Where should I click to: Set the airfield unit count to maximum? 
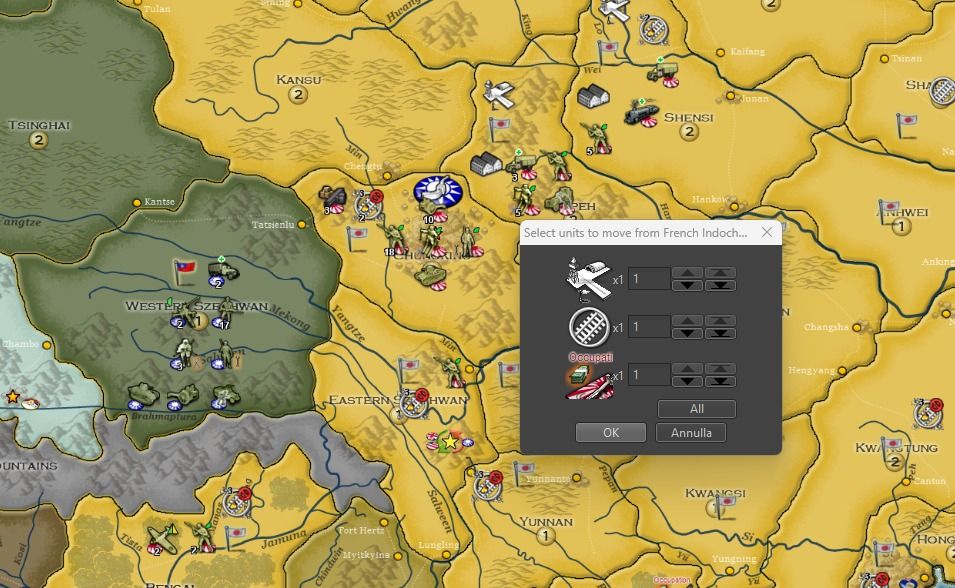[721, 272]
